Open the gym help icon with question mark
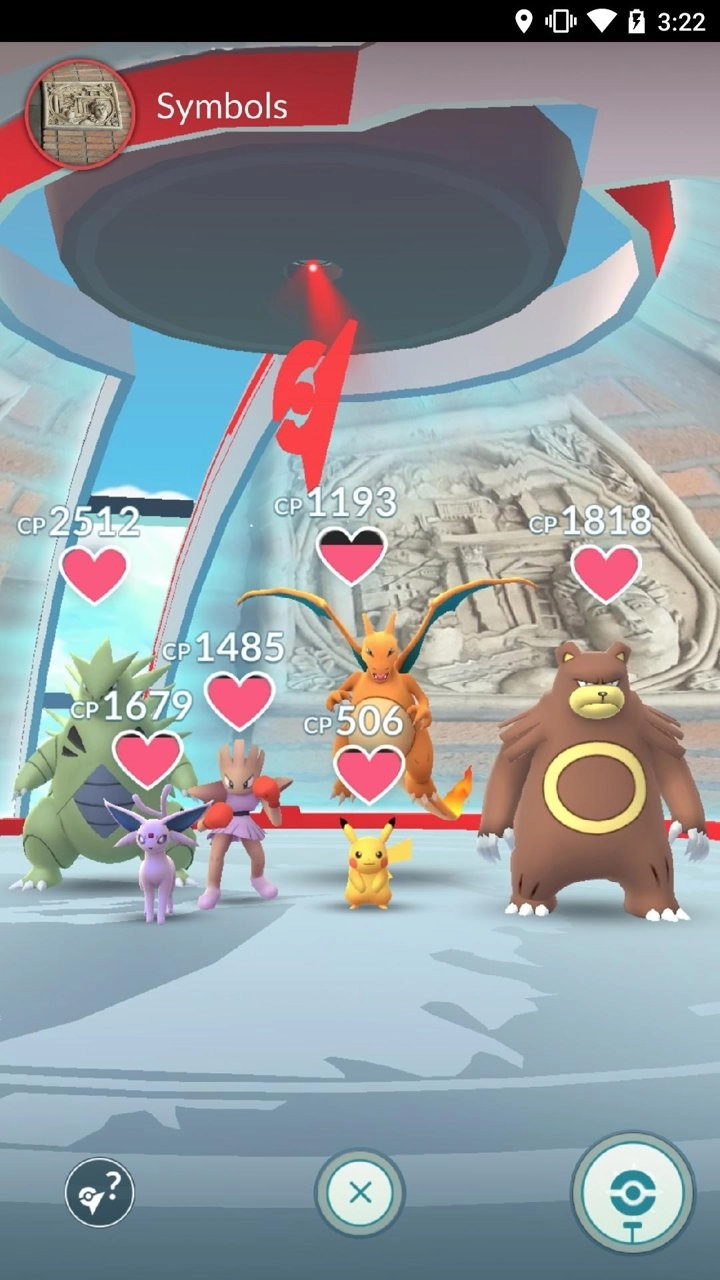This screenshot has height=1280, width=720. 100,1192
